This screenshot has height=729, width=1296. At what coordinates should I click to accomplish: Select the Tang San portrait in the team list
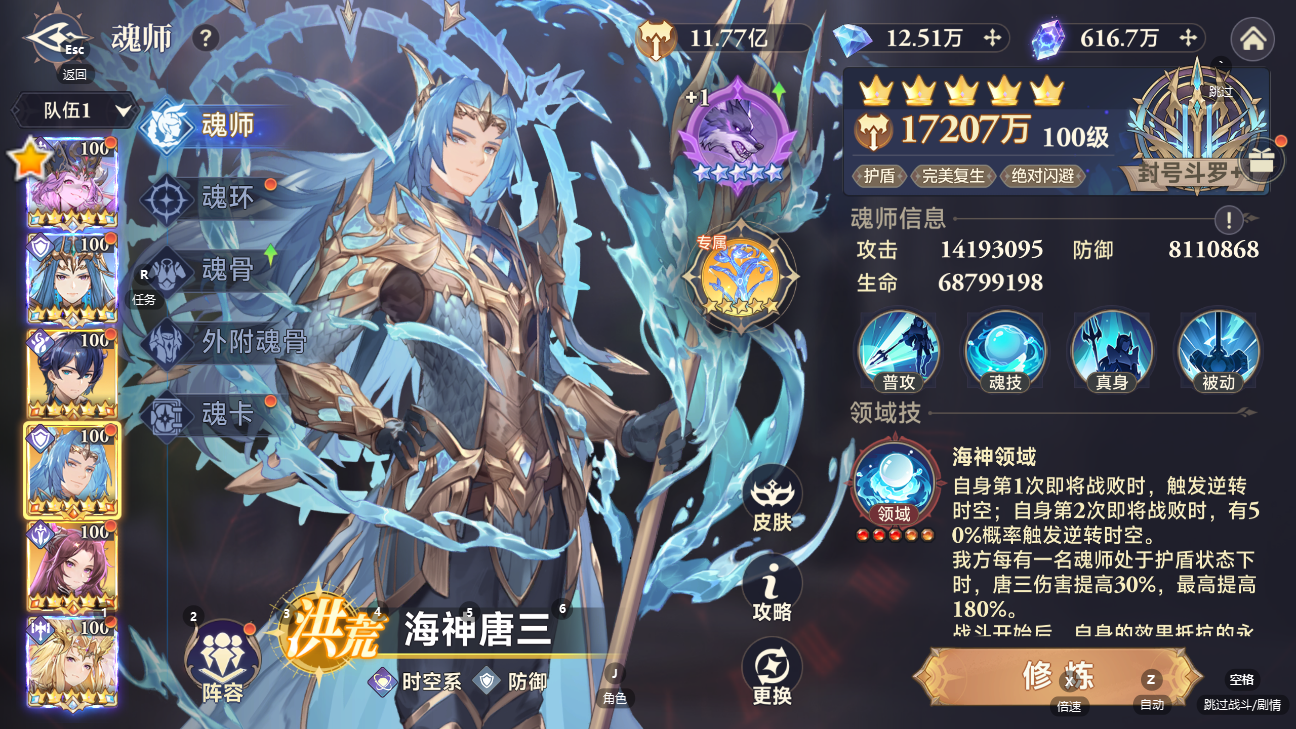click(x=71, y=468)
